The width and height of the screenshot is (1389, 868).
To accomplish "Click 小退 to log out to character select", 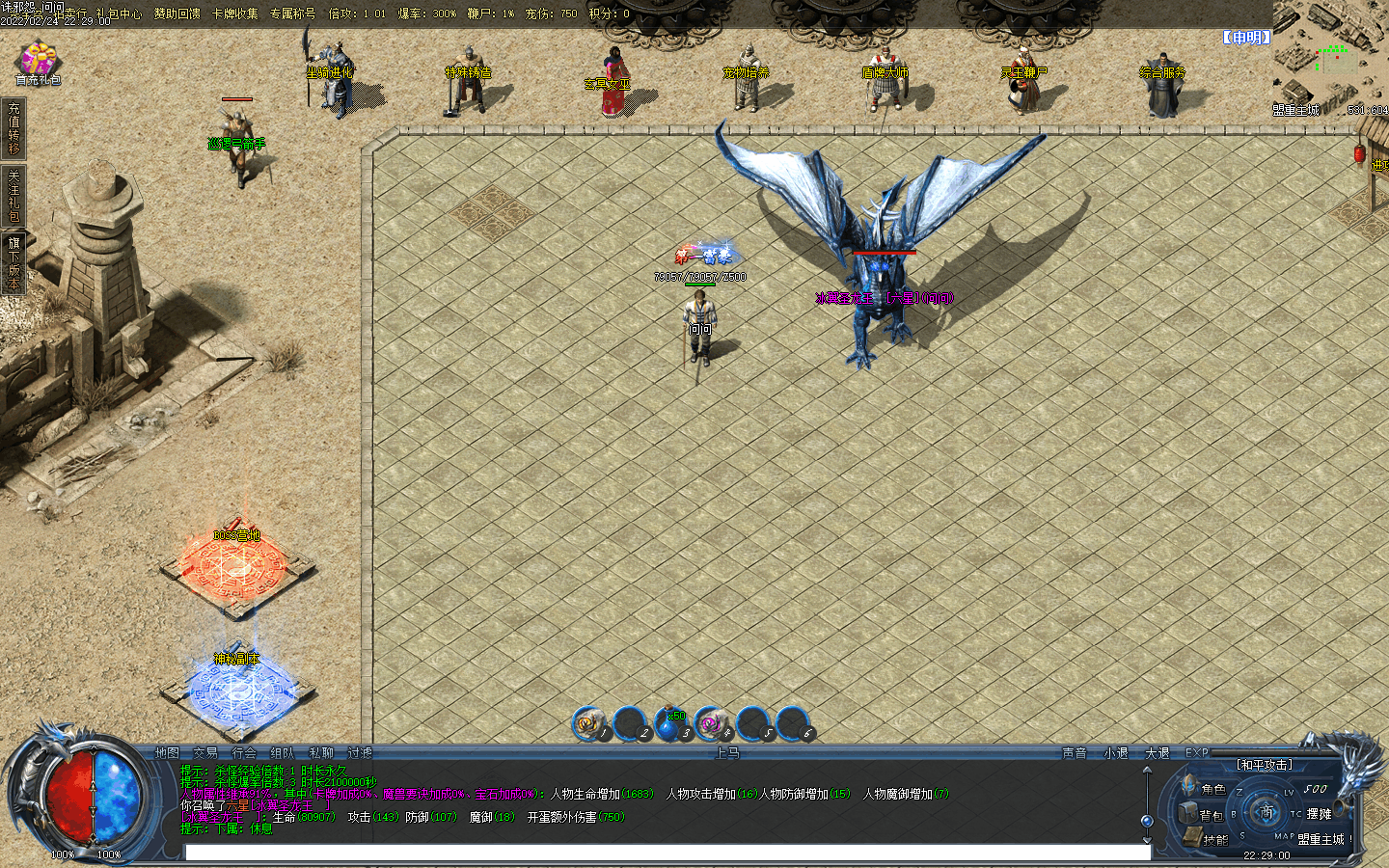I will (1116, 753).
